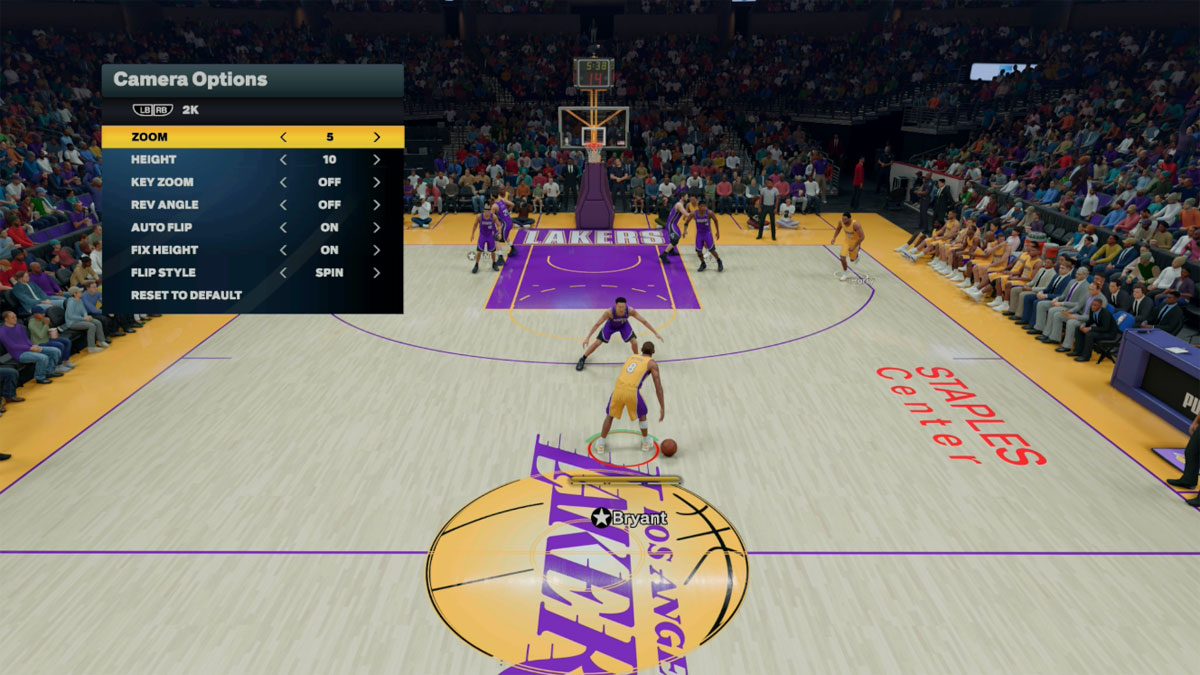Cycle Flip Style with its left arrow

pyautogui.click(x=283, y=272)
